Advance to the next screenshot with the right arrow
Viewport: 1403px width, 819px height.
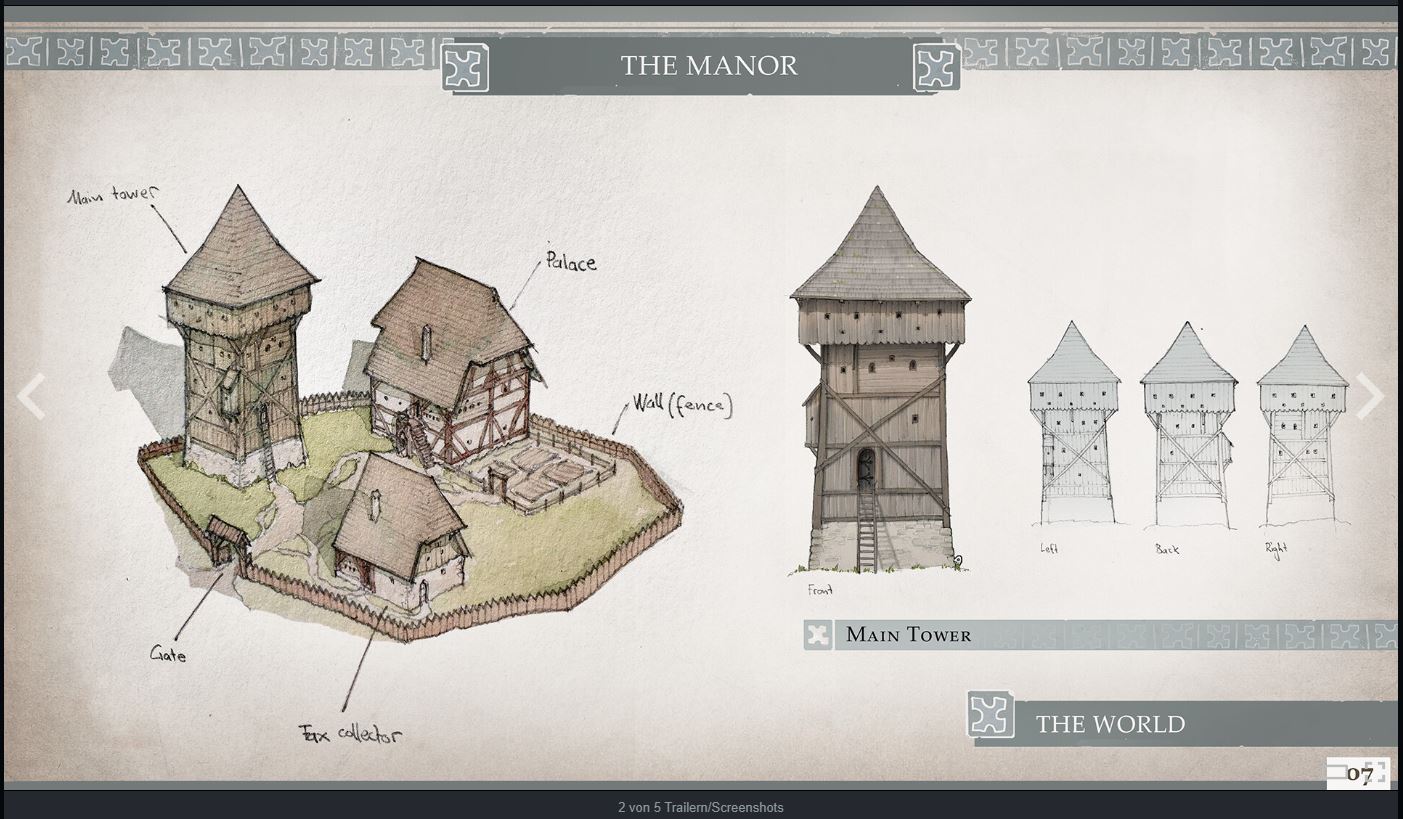(x=1370, y=397)
